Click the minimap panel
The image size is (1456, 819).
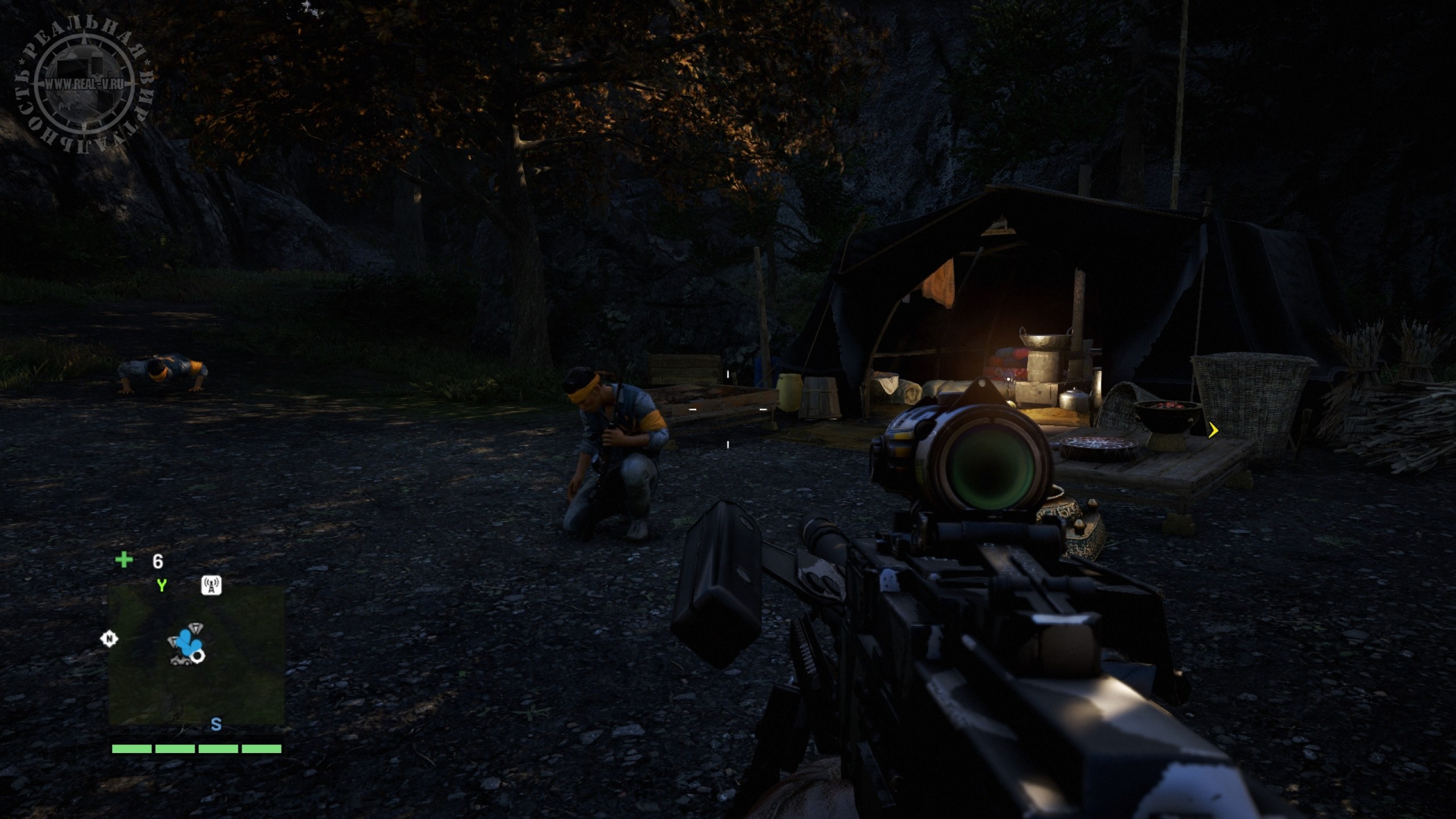(197, 654)
